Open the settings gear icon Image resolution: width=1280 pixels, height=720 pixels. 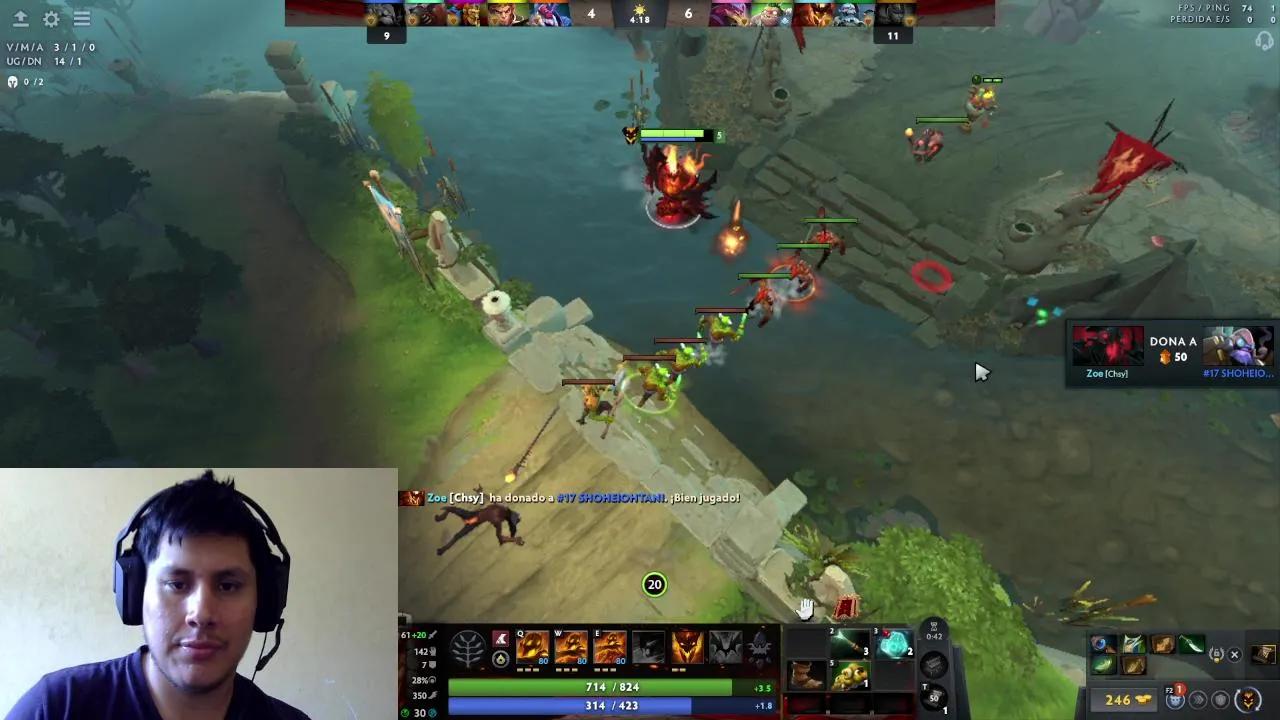(x=50, y=18)
